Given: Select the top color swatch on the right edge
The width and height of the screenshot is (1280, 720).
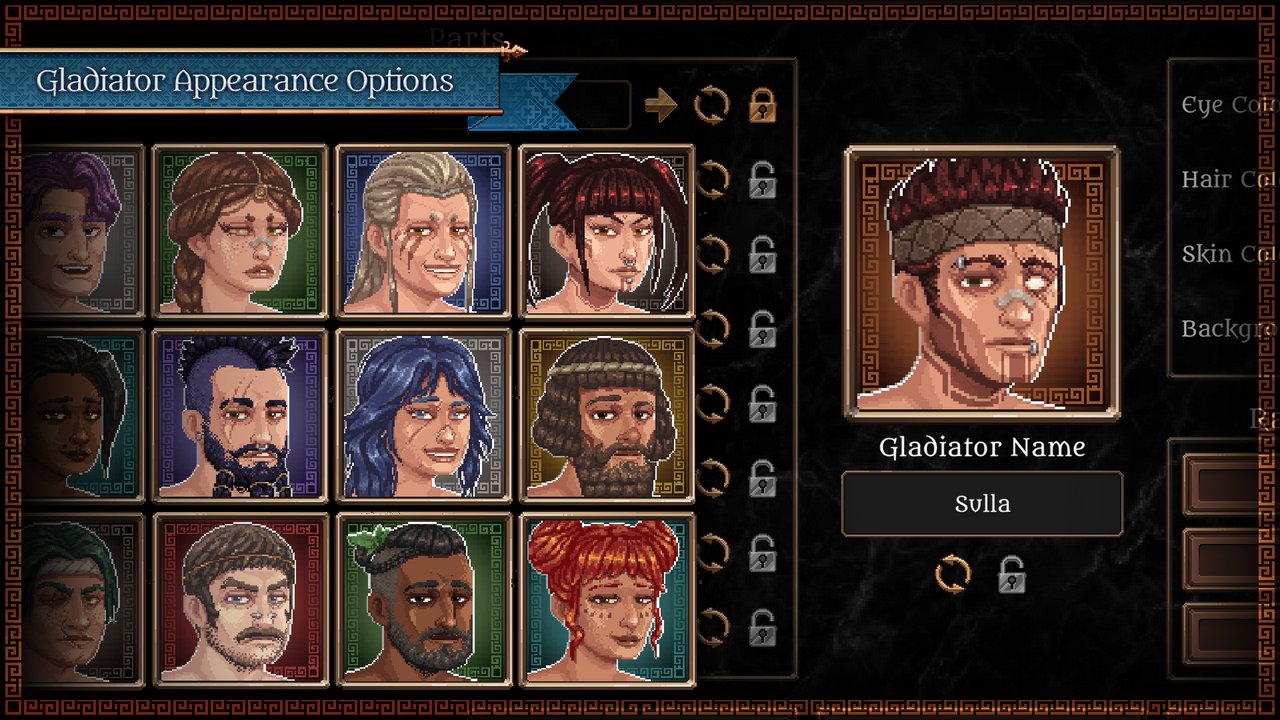Looking at the screenshot, I should click(1220, 485).
